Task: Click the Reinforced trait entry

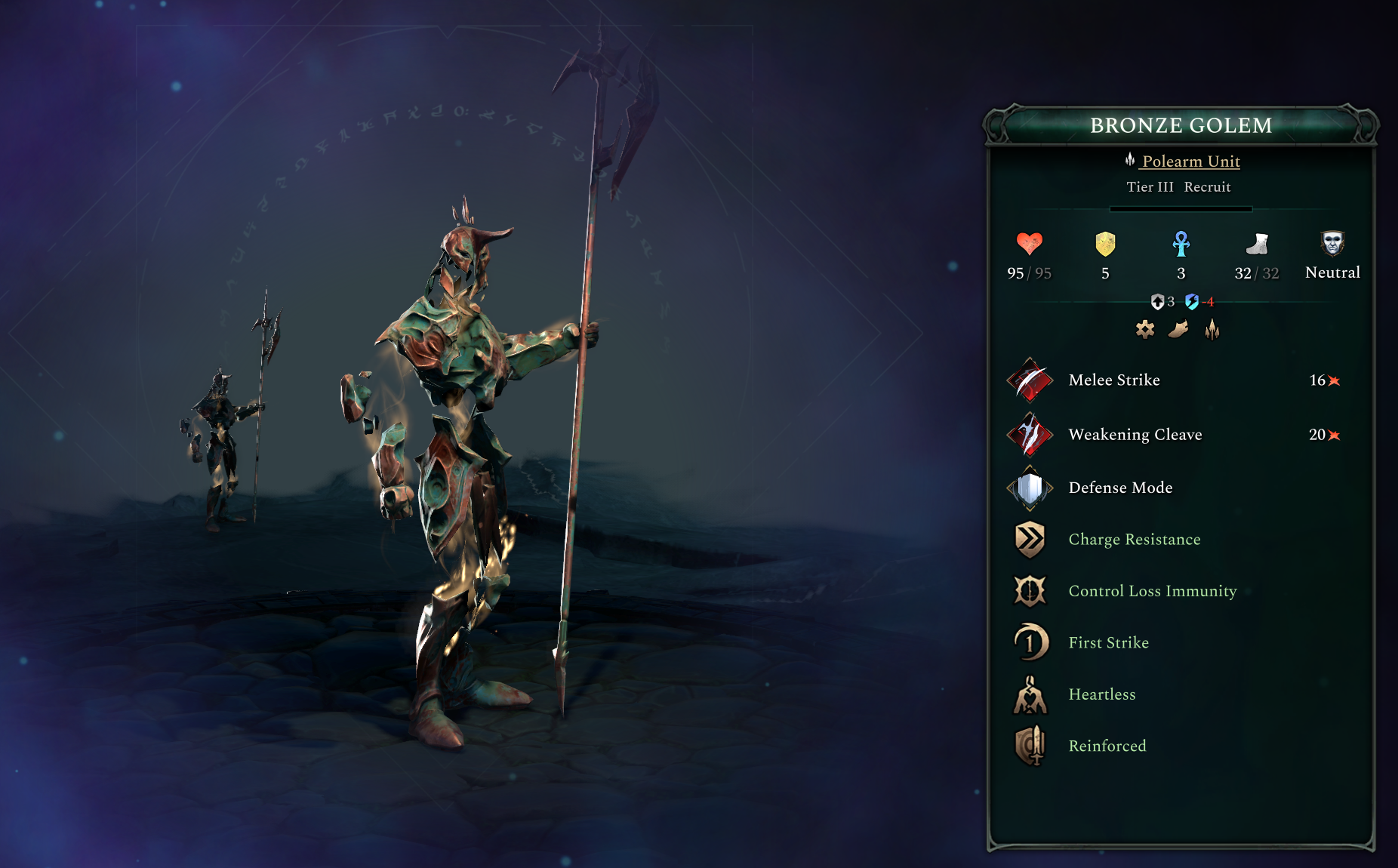Action: [1107, 746]
